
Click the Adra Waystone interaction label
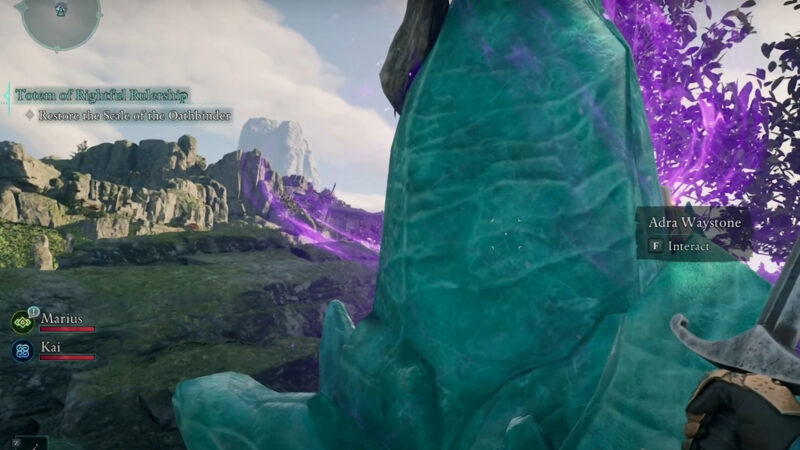point(695,223)
